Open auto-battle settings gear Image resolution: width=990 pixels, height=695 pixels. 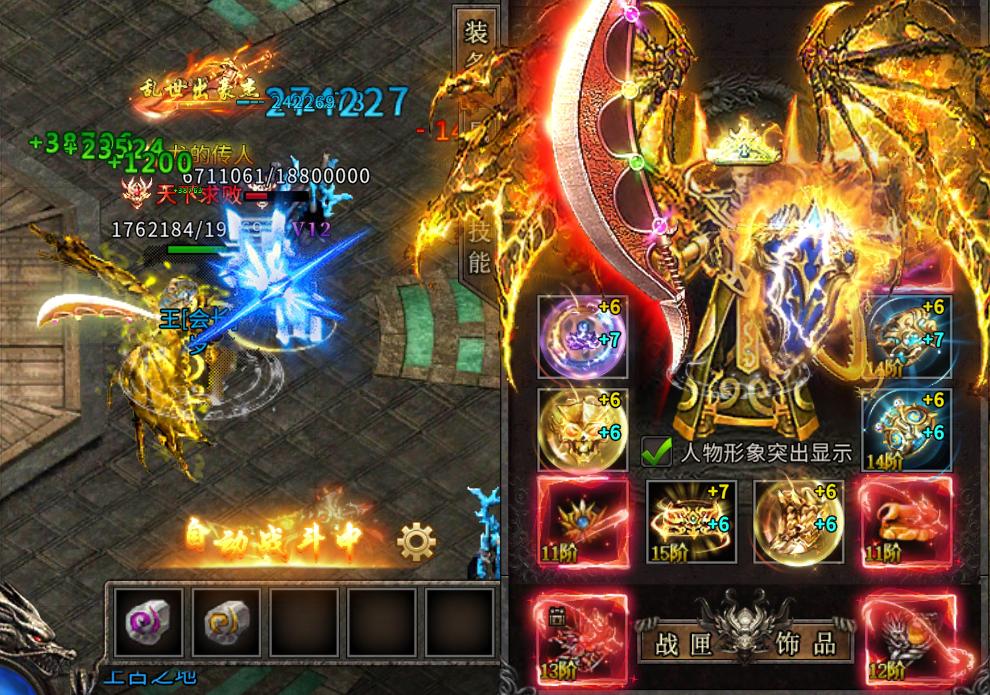click(x=416, y=541)
